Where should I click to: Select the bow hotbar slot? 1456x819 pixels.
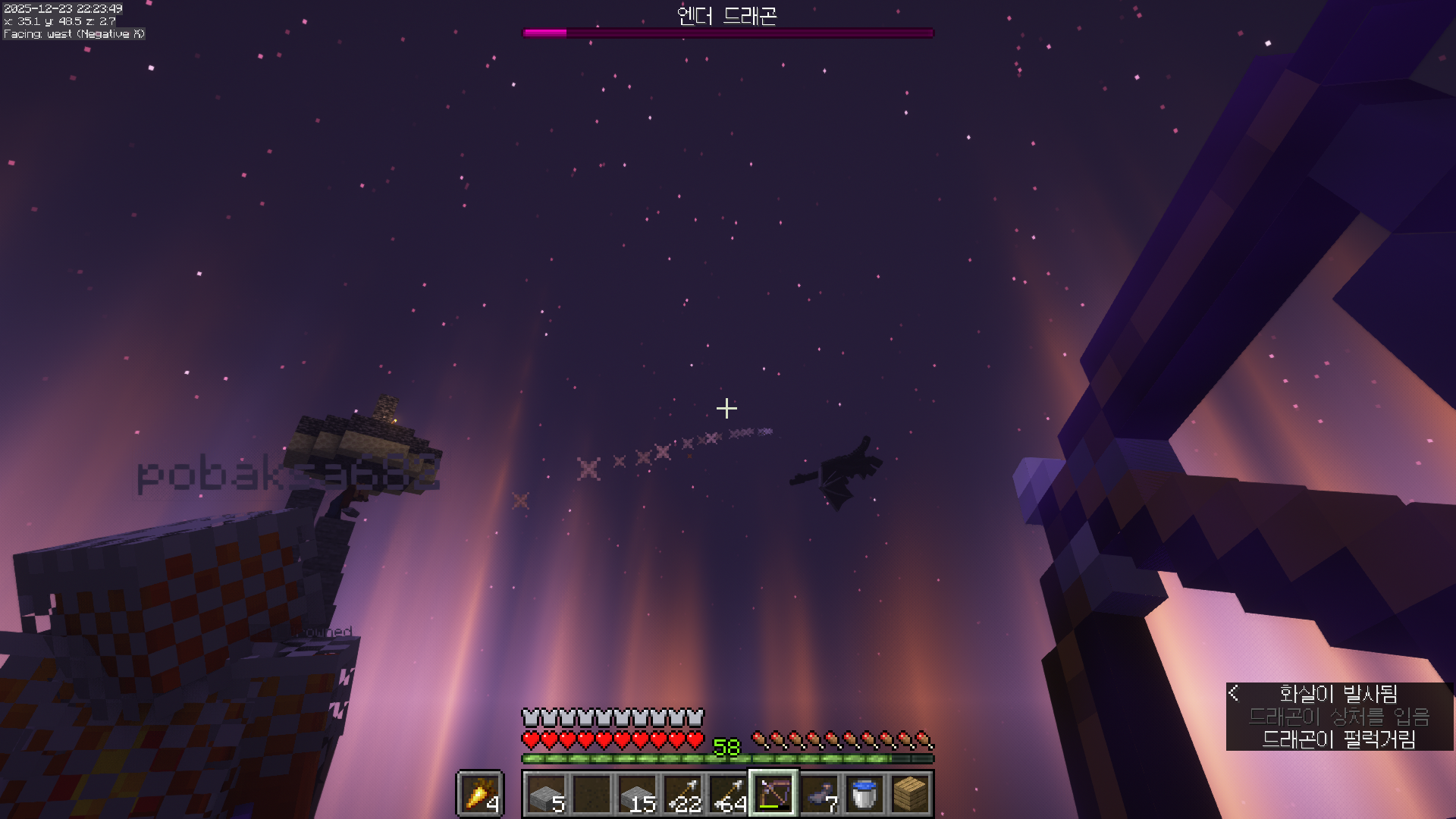pyautogui.click(x=773, y=794)
